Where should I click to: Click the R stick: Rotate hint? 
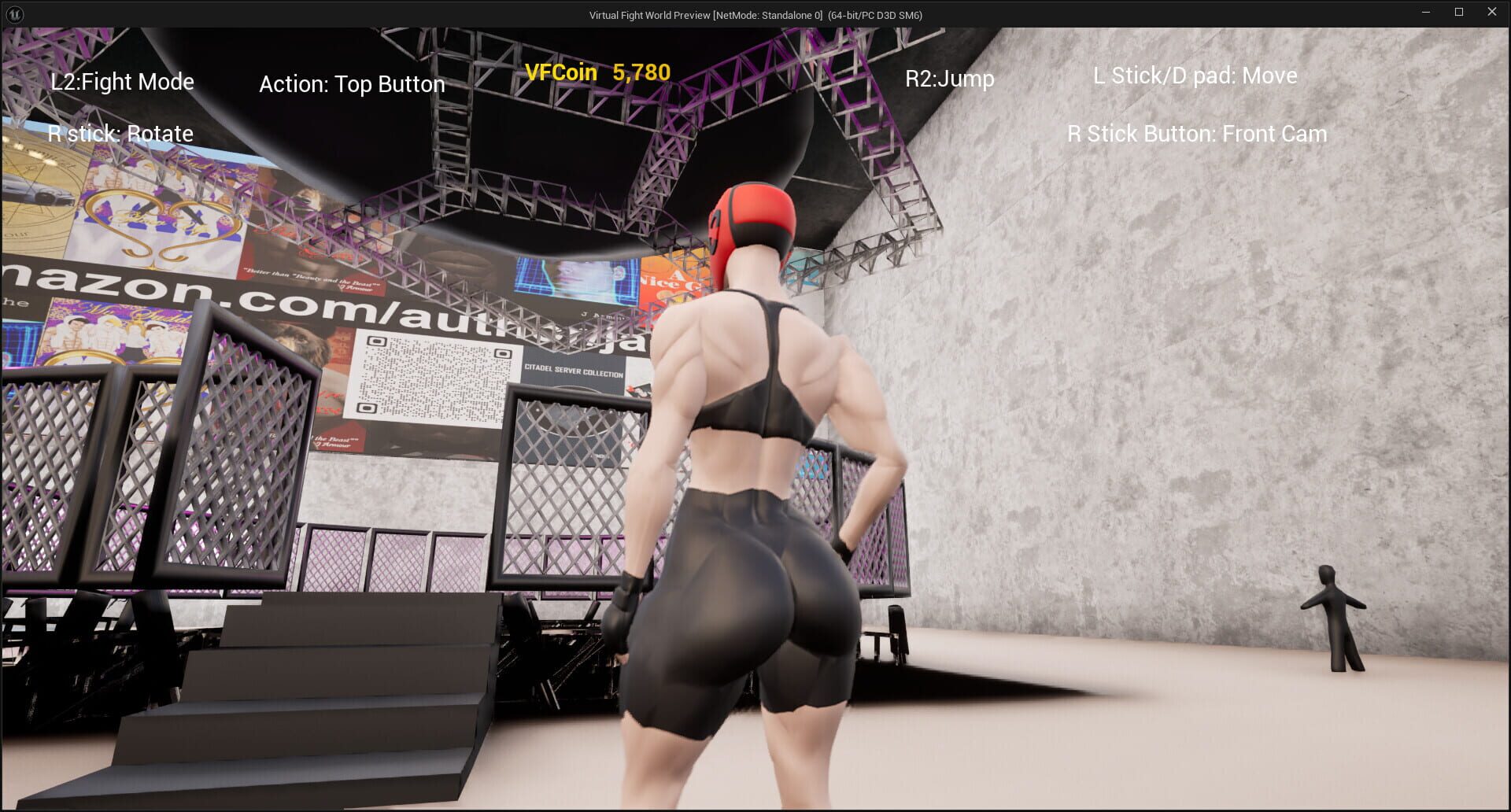pos(120,134)
